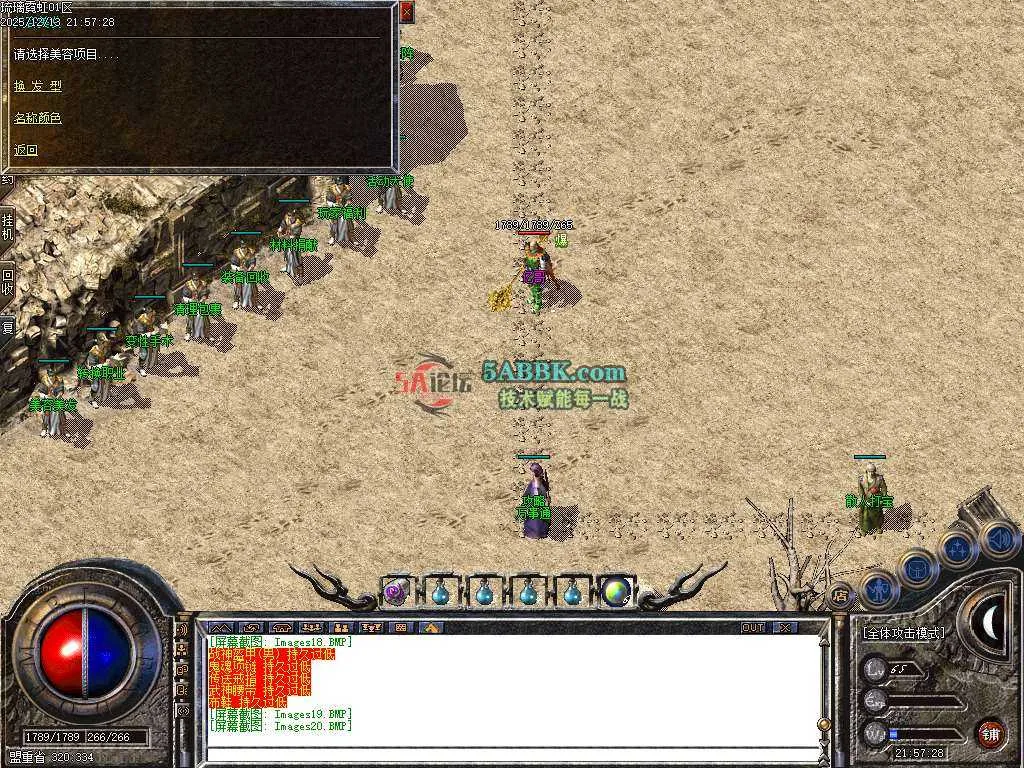Close the beauty dialog with red X
This screenshot has width=1024, height=768.
click(x=406, y=12)
